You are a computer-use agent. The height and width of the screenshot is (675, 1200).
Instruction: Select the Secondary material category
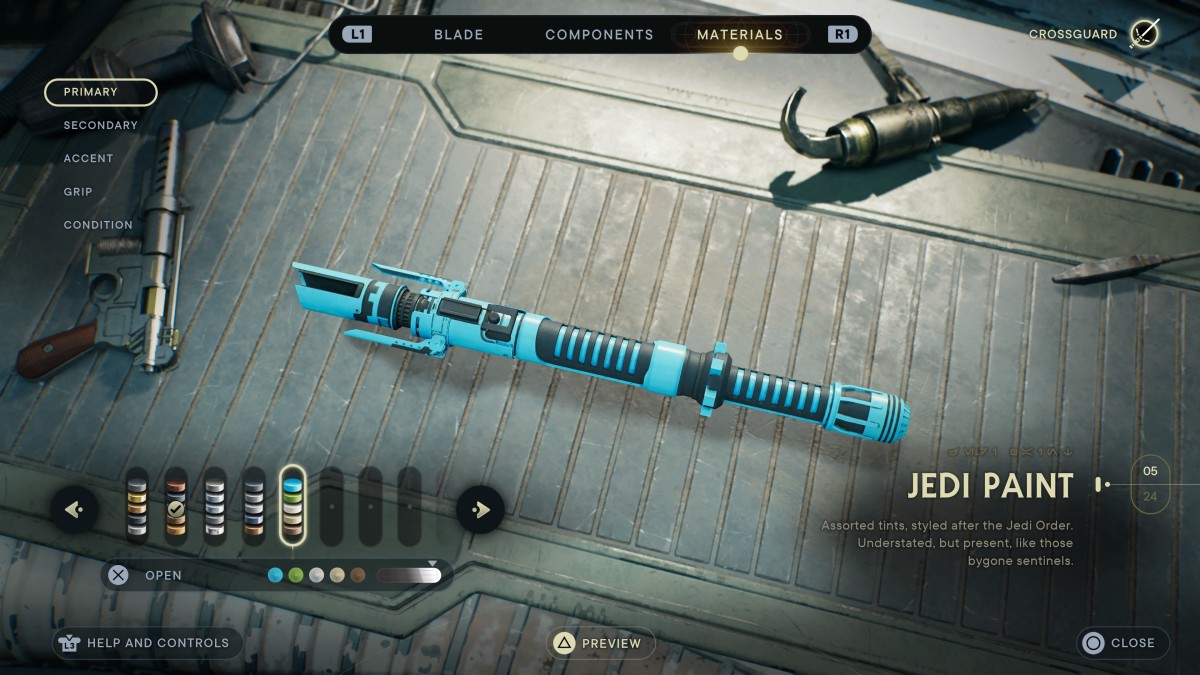coord(100,125)
